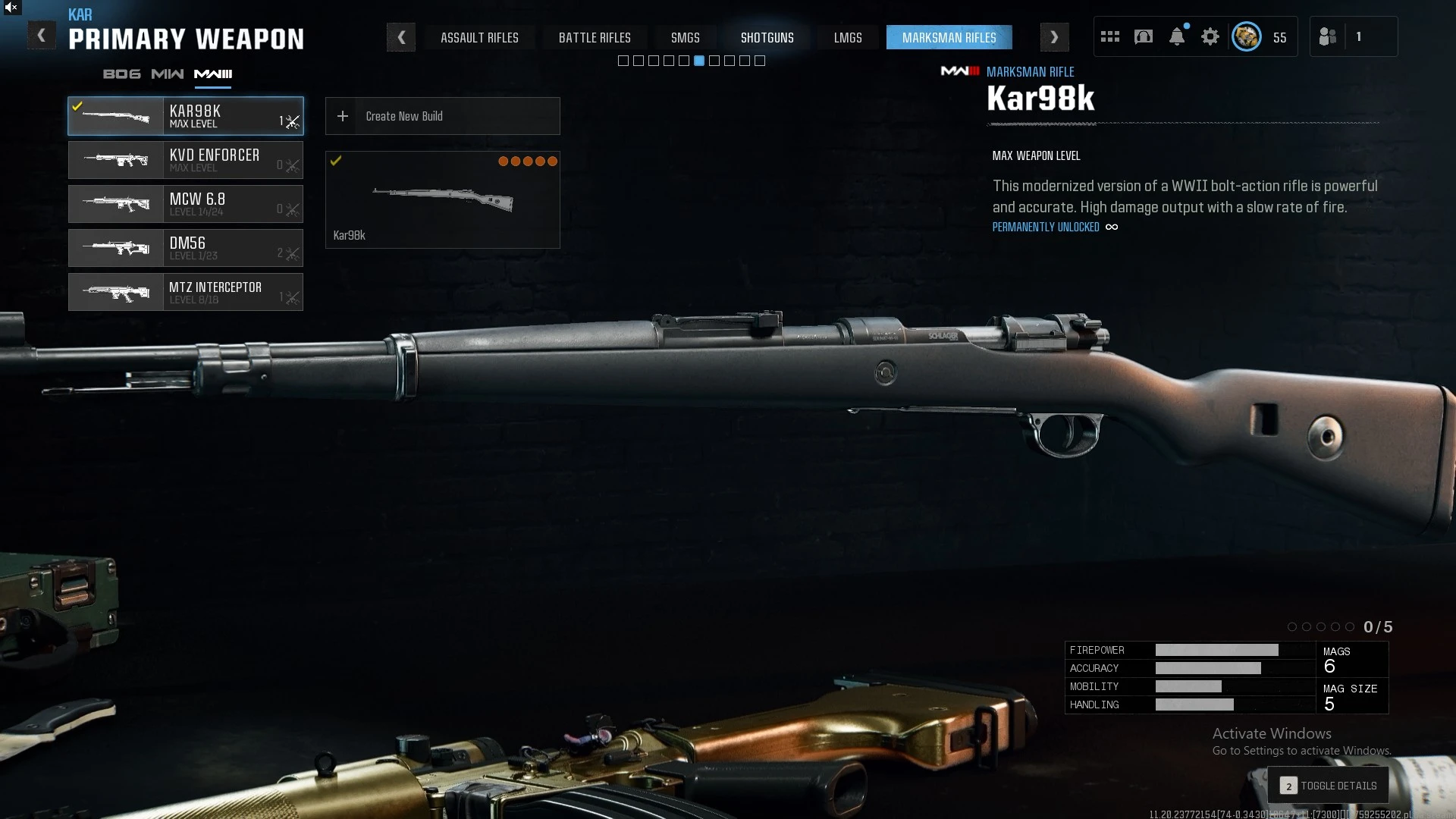Filter weapons by BO6 game
1456x819 pixels.
coord(121,74)
